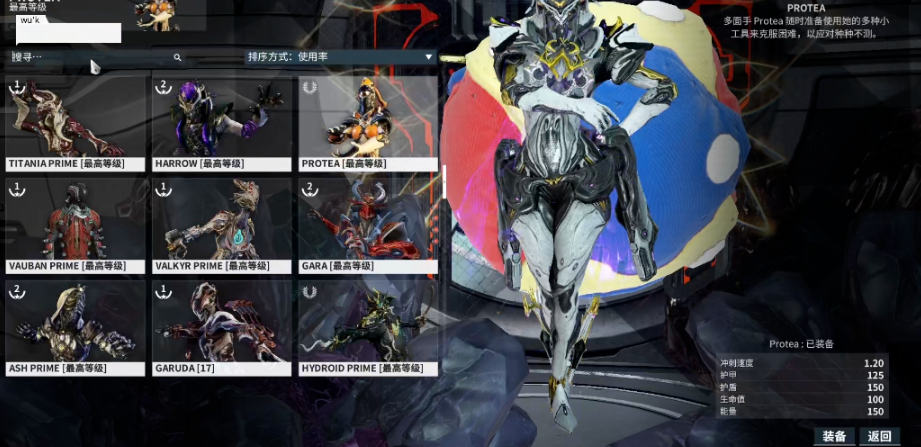
Task: Select the Ash Prime warframe tile
Action: (x=75, y=326)
